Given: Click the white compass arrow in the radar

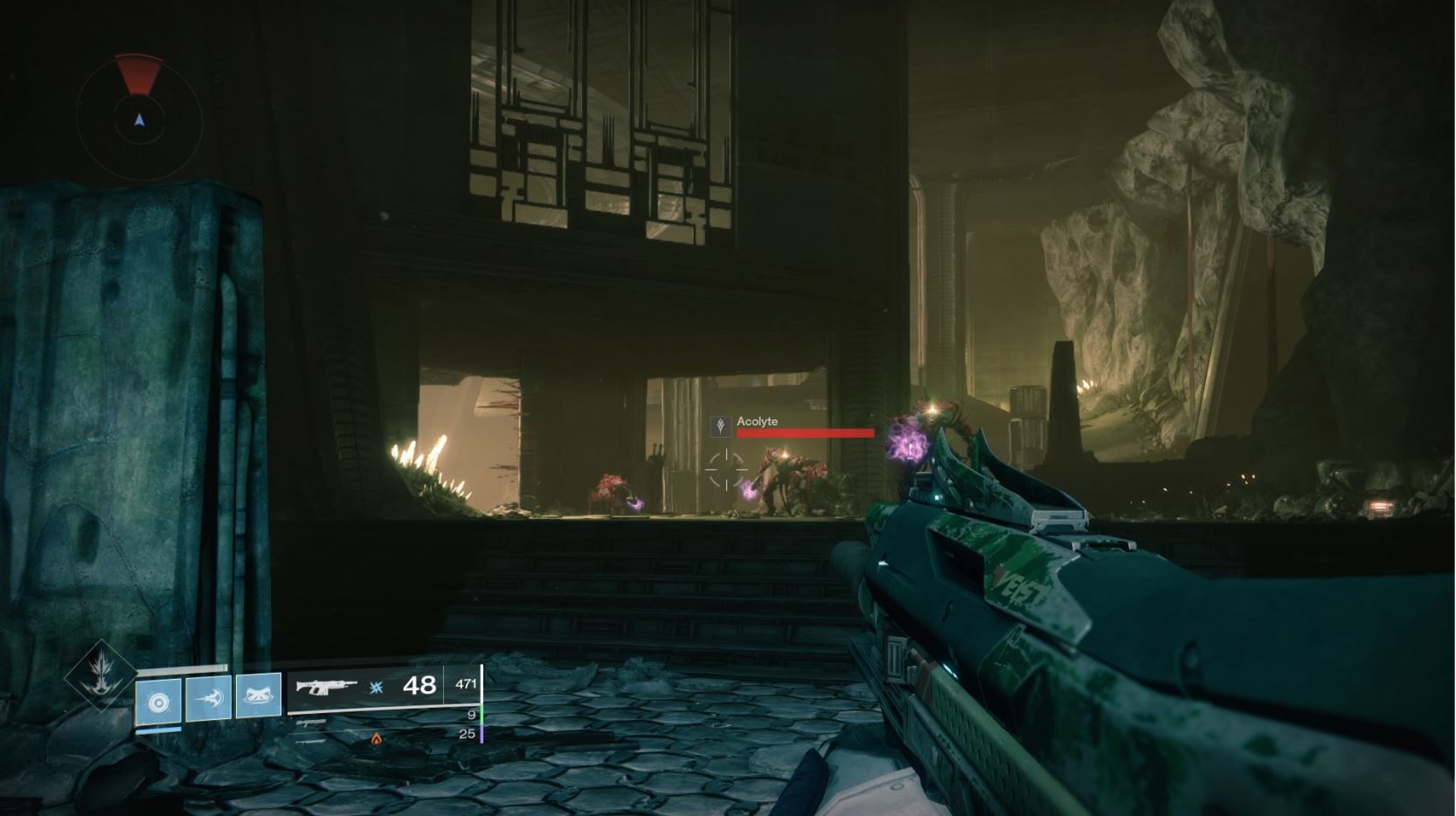Looking at the screenshot, I should pyautogui.click(x=140, y=119).
